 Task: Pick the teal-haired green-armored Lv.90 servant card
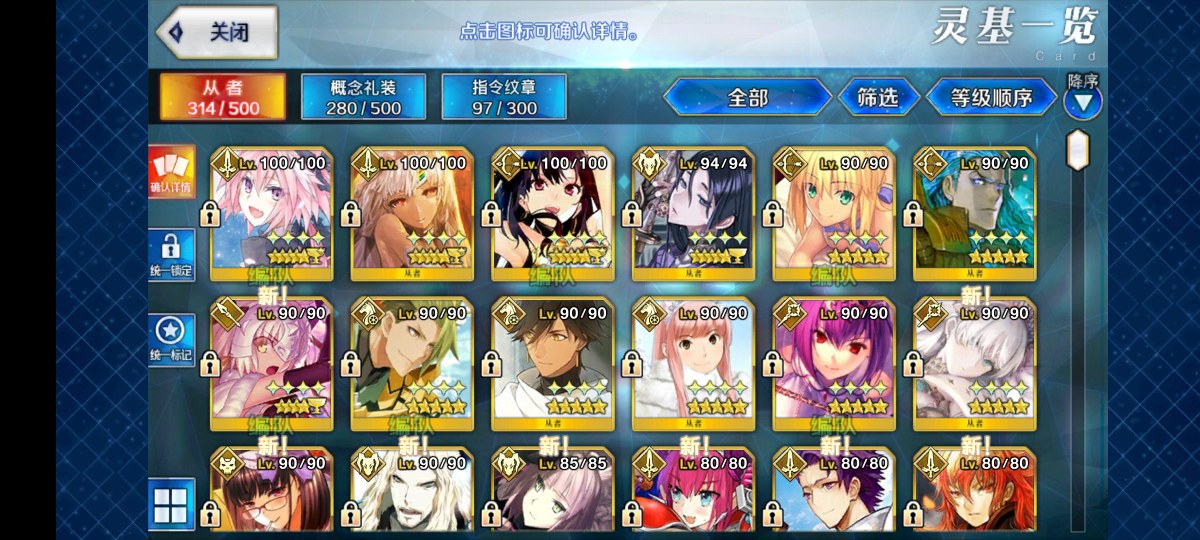tap(974, 212)
